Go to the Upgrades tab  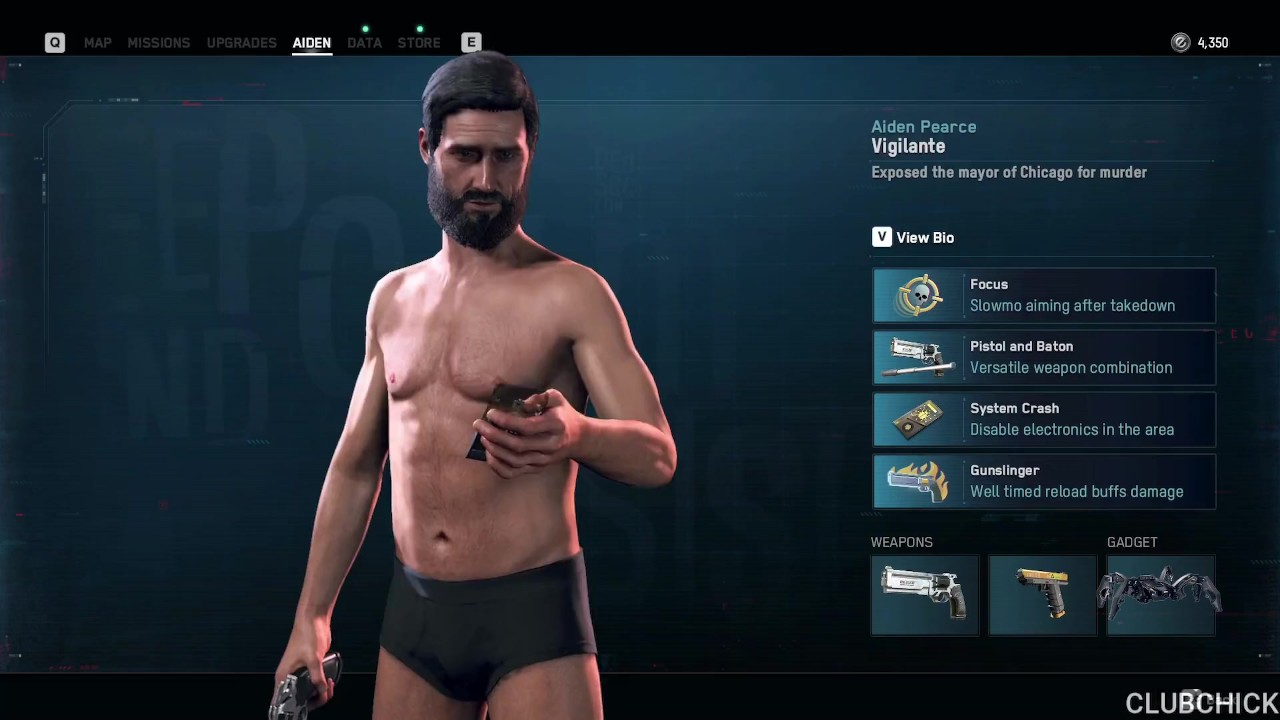pyautogui.click(x=241, y=43)
